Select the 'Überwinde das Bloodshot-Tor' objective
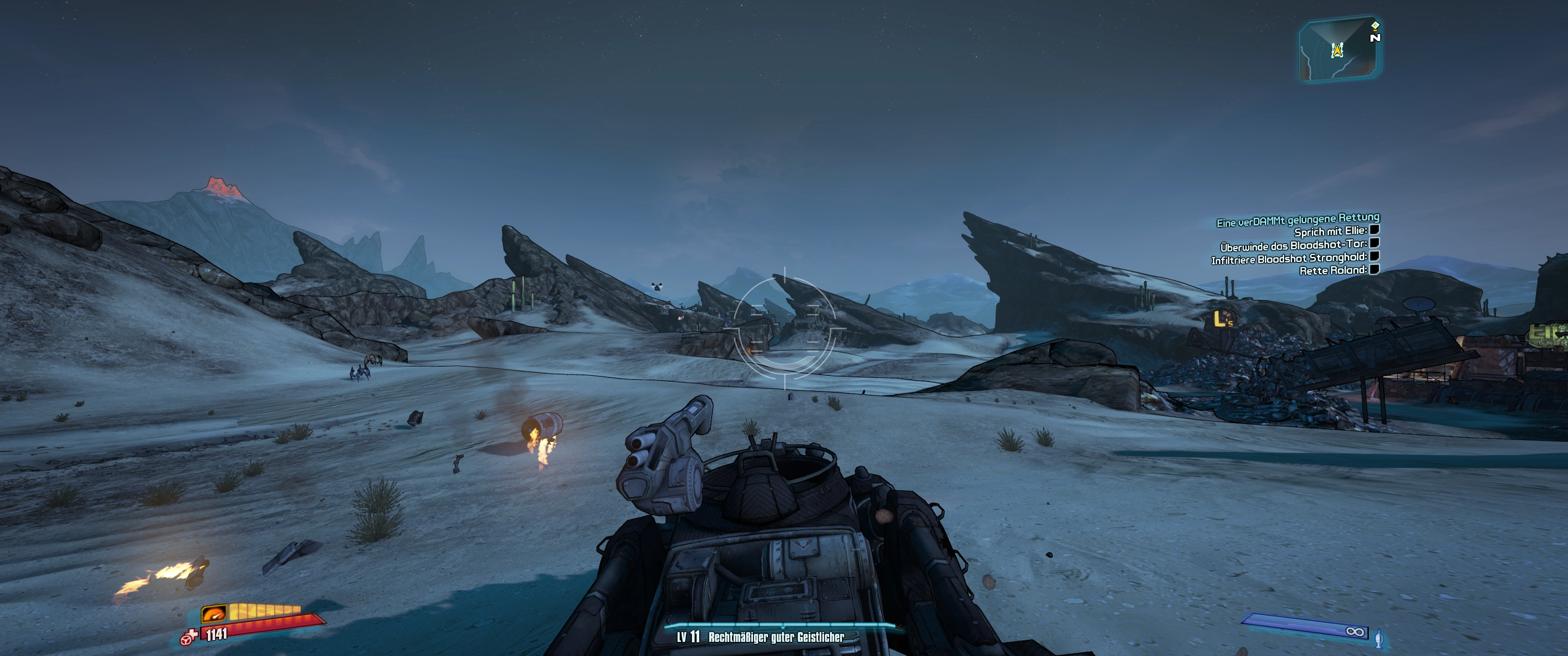 (1293, 245)
